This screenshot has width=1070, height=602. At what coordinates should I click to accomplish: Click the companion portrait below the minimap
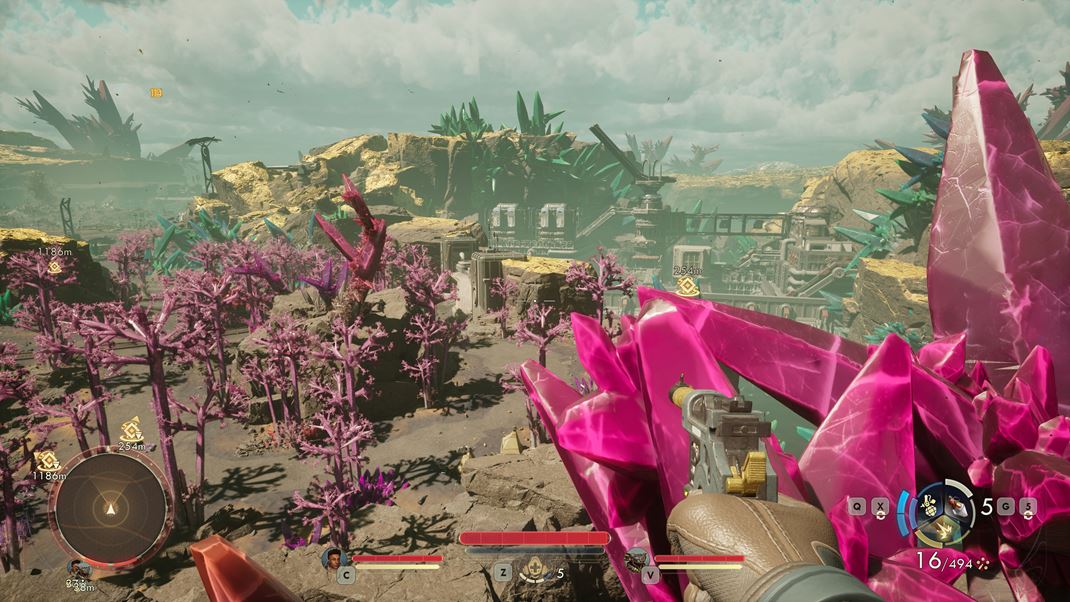78,569
